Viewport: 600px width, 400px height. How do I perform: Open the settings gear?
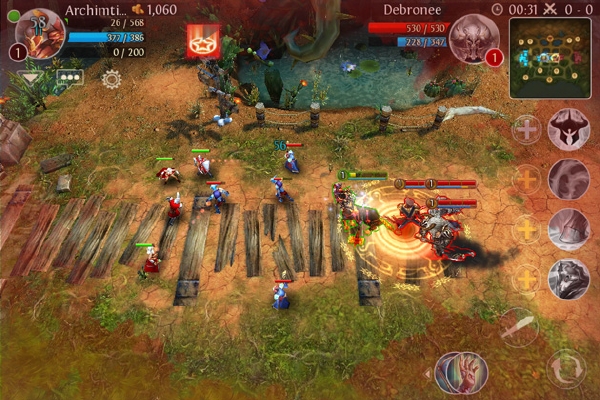[x=111, y=78]
